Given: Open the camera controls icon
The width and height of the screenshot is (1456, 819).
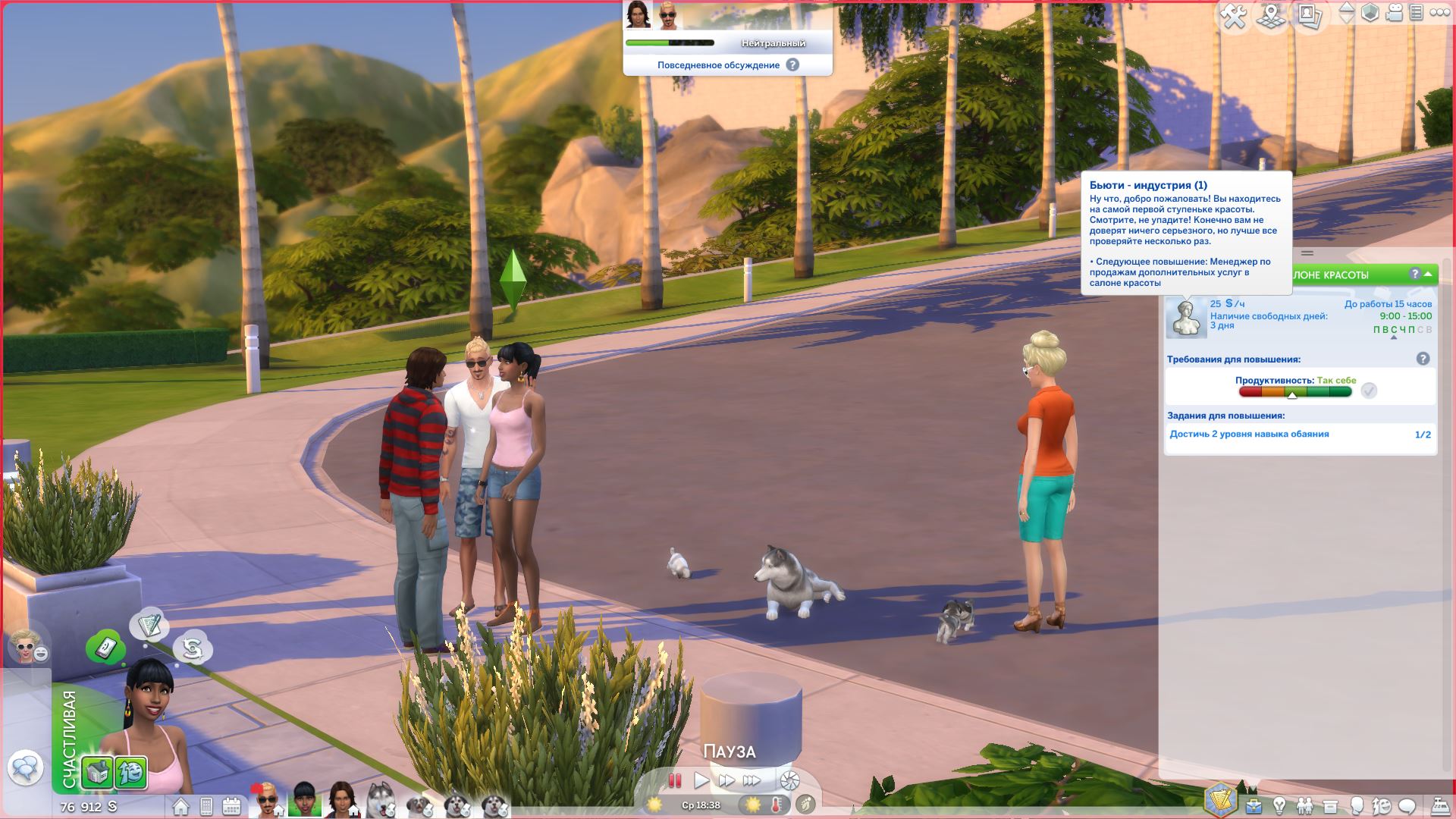Looking at the screenshot, I should (1394, 13).
